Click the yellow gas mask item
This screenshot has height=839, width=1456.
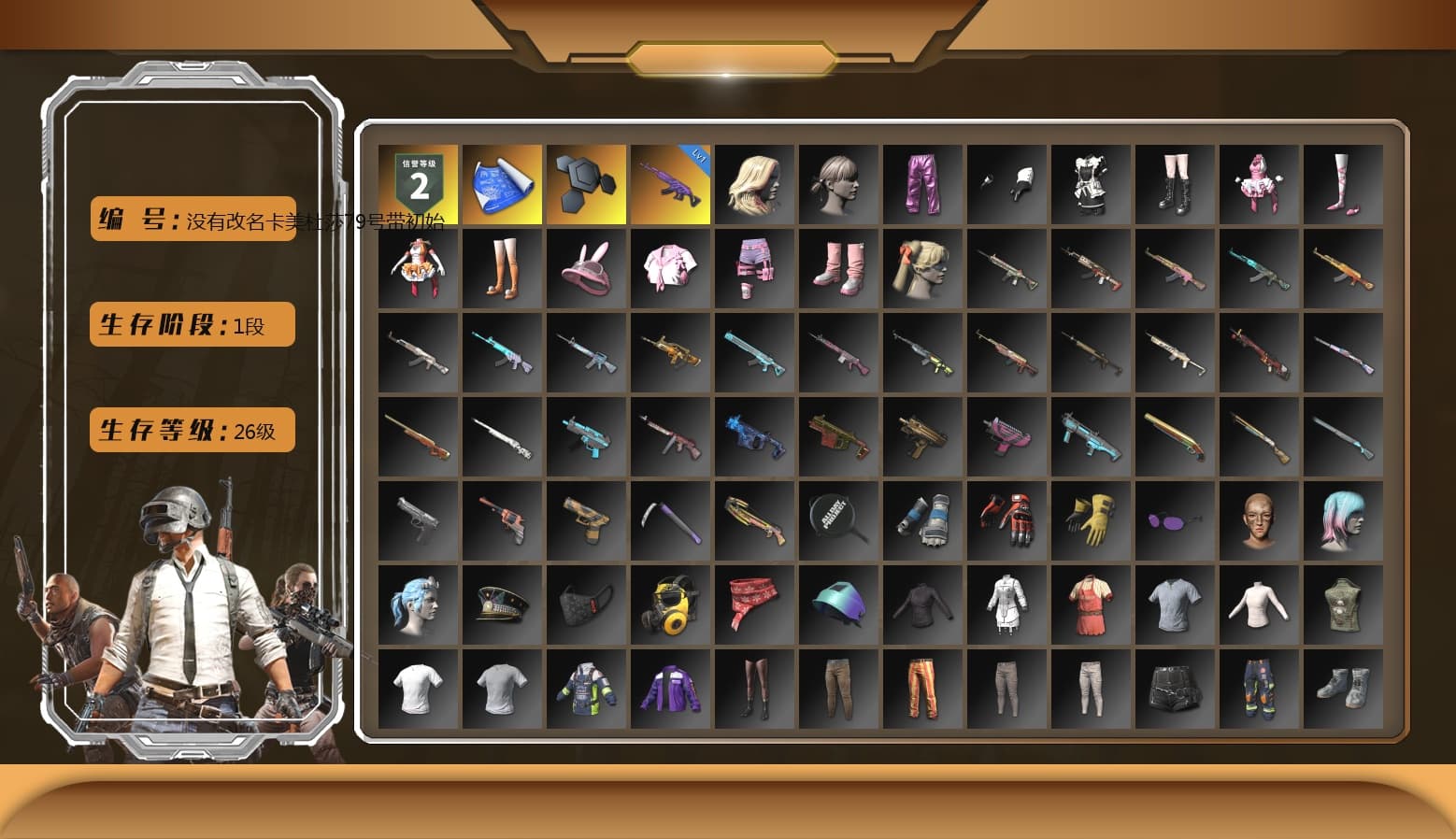pyautogui.click(x=669, y=603)
